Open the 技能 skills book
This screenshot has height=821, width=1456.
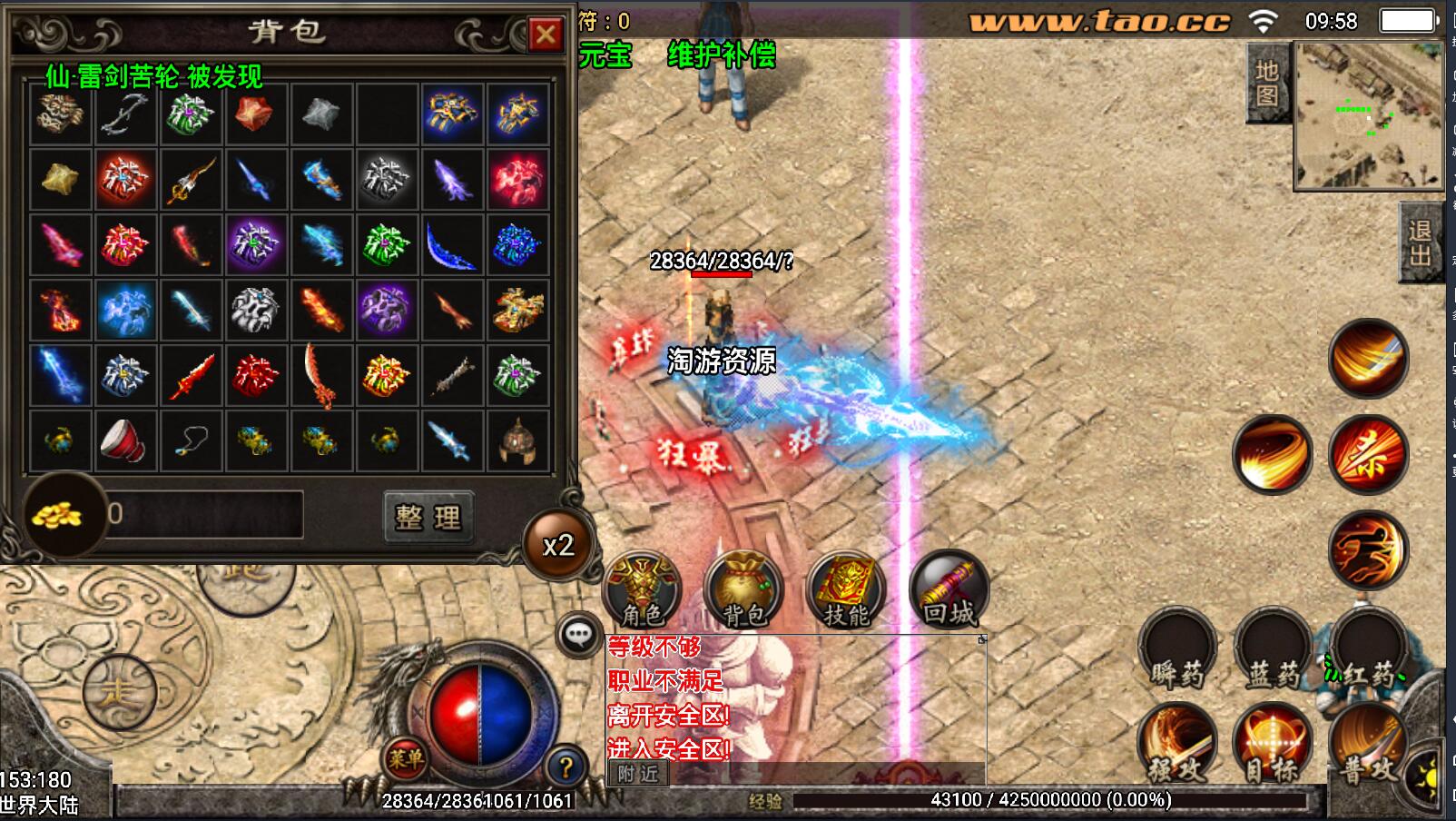tap(846, 589)
